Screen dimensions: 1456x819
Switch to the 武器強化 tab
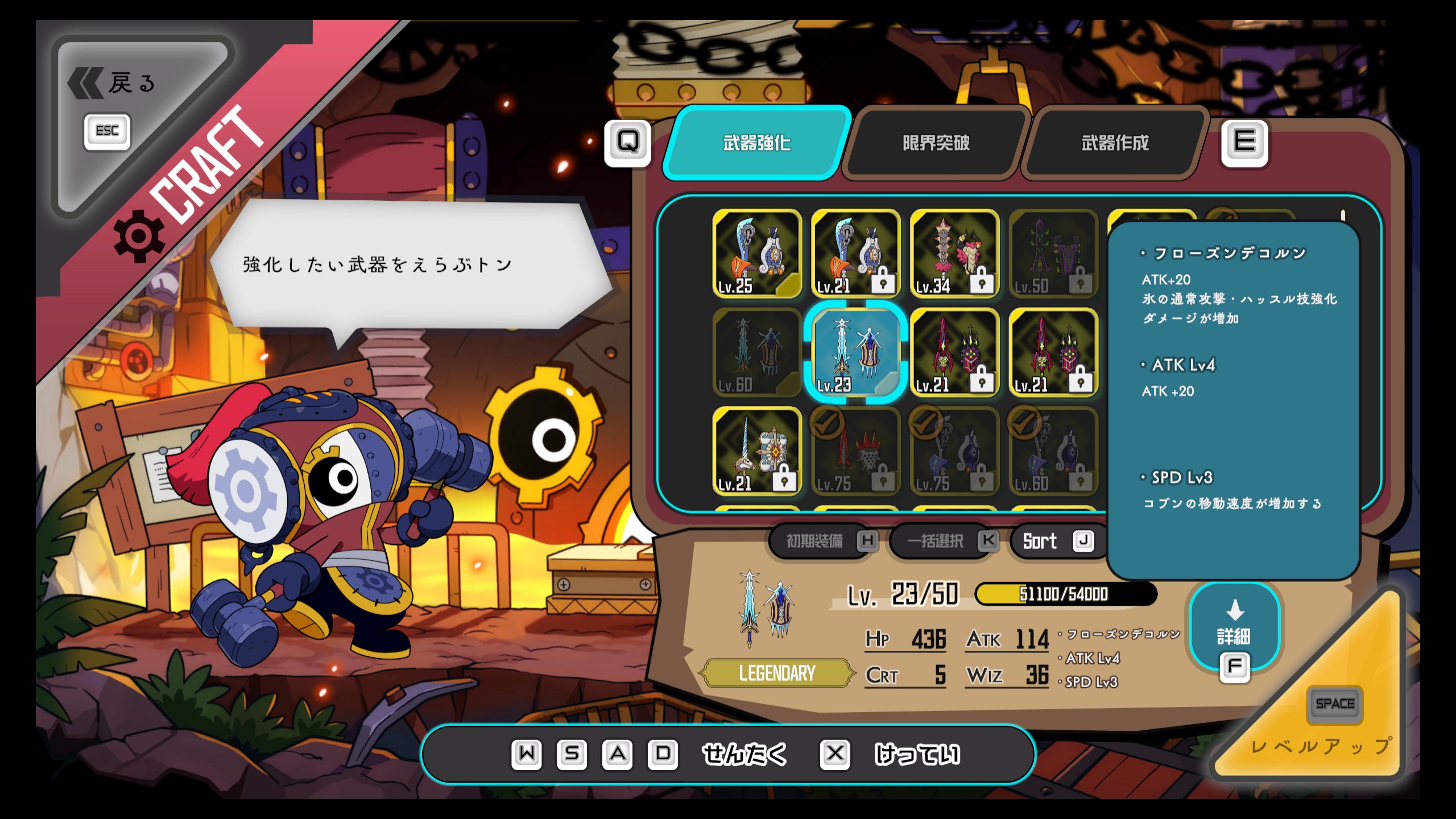point(756,143)
